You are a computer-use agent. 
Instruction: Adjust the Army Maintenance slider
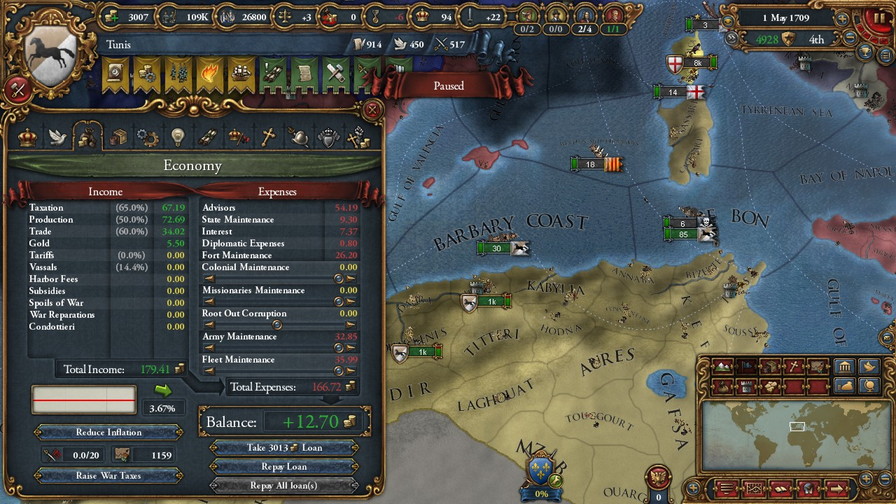[x=275, y=347]
